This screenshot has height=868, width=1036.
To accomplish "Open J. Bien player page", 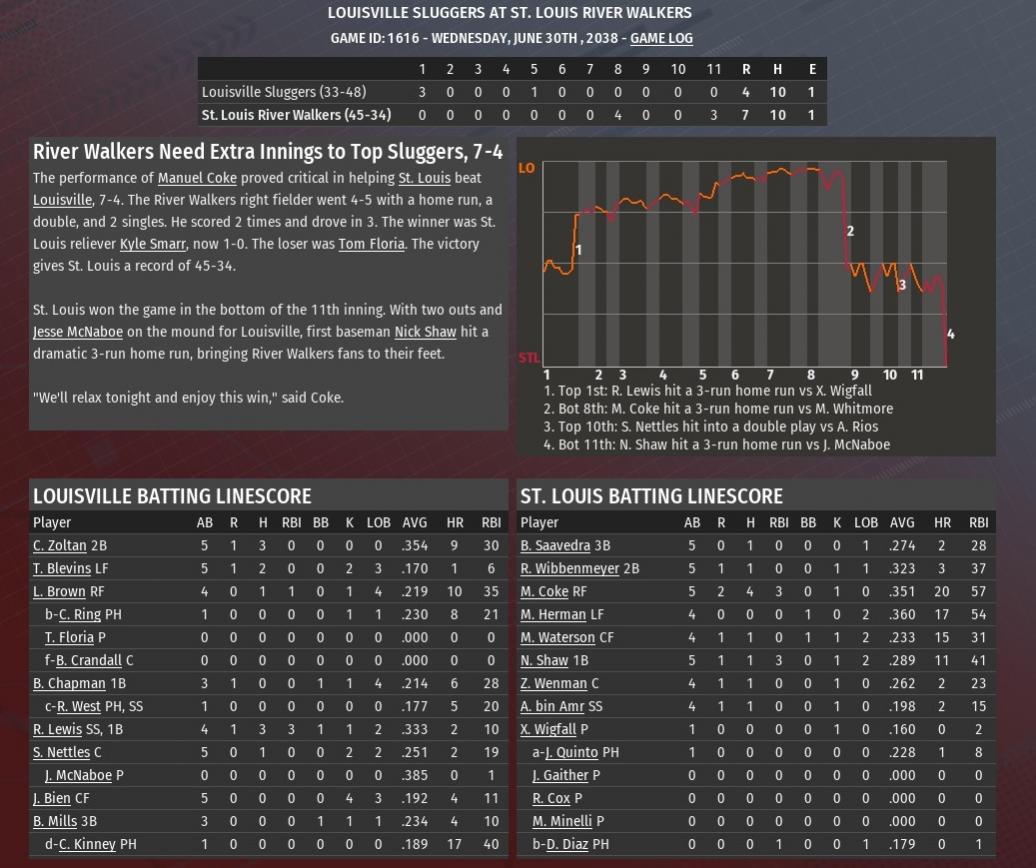I will tap(52, 799).
